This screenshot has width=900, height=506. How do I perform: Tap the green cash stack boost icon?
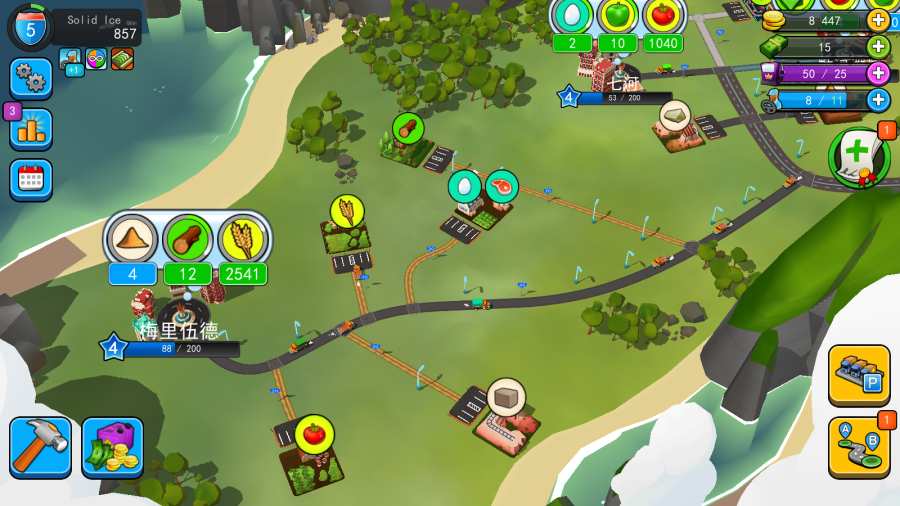click(x=122, y=59)
